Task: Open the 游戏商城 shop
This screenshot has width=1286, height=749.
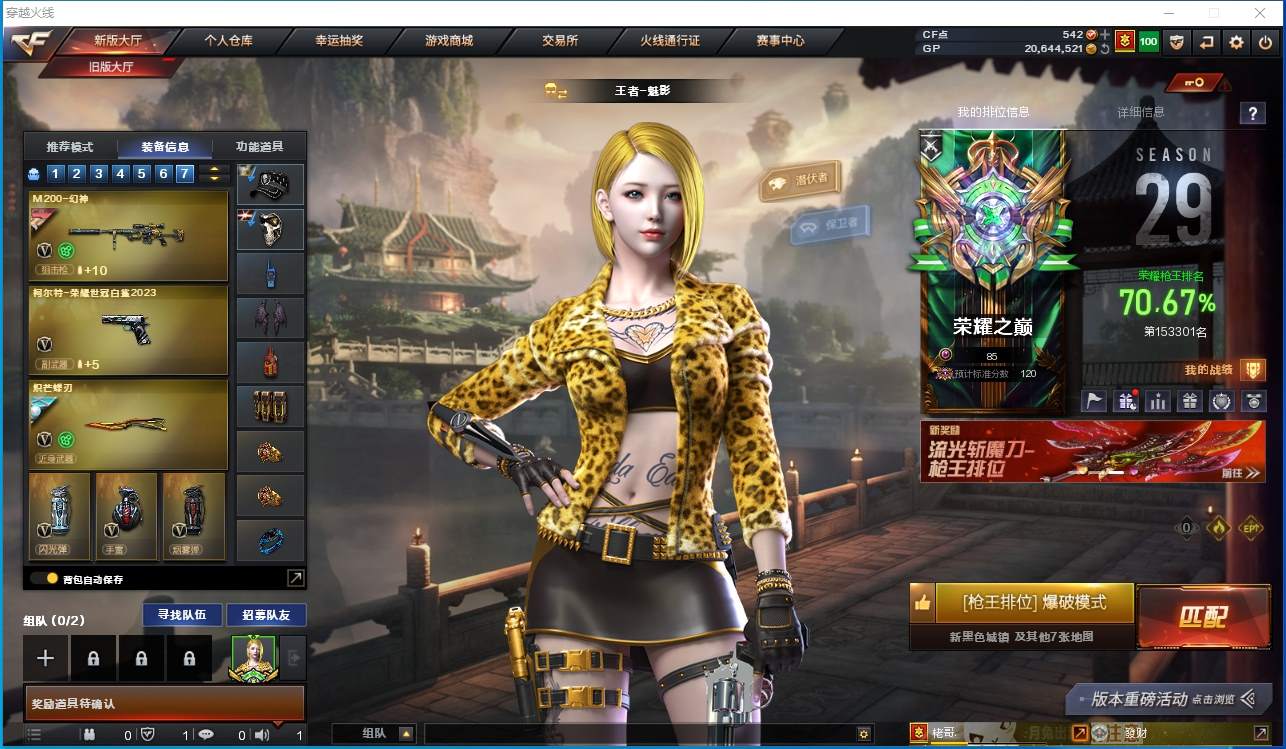Action: pos(449,41)
